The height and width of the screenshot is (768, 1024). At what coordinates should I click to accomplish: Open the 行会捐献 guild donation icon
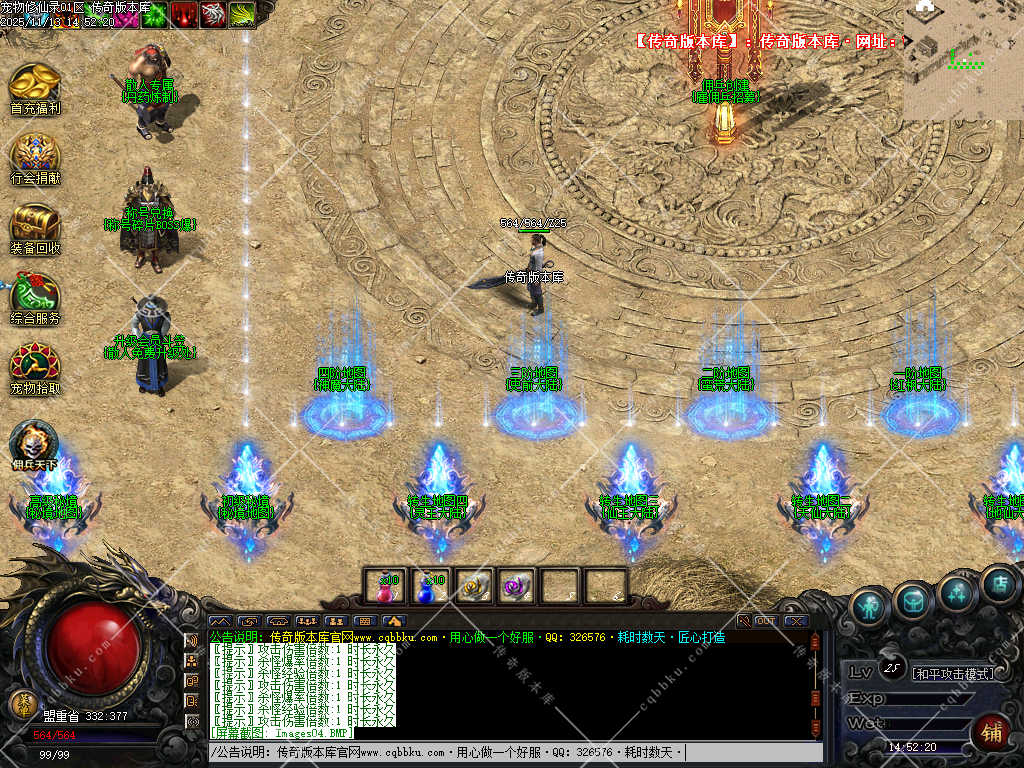pyautogui.click(x=34, y=155)
